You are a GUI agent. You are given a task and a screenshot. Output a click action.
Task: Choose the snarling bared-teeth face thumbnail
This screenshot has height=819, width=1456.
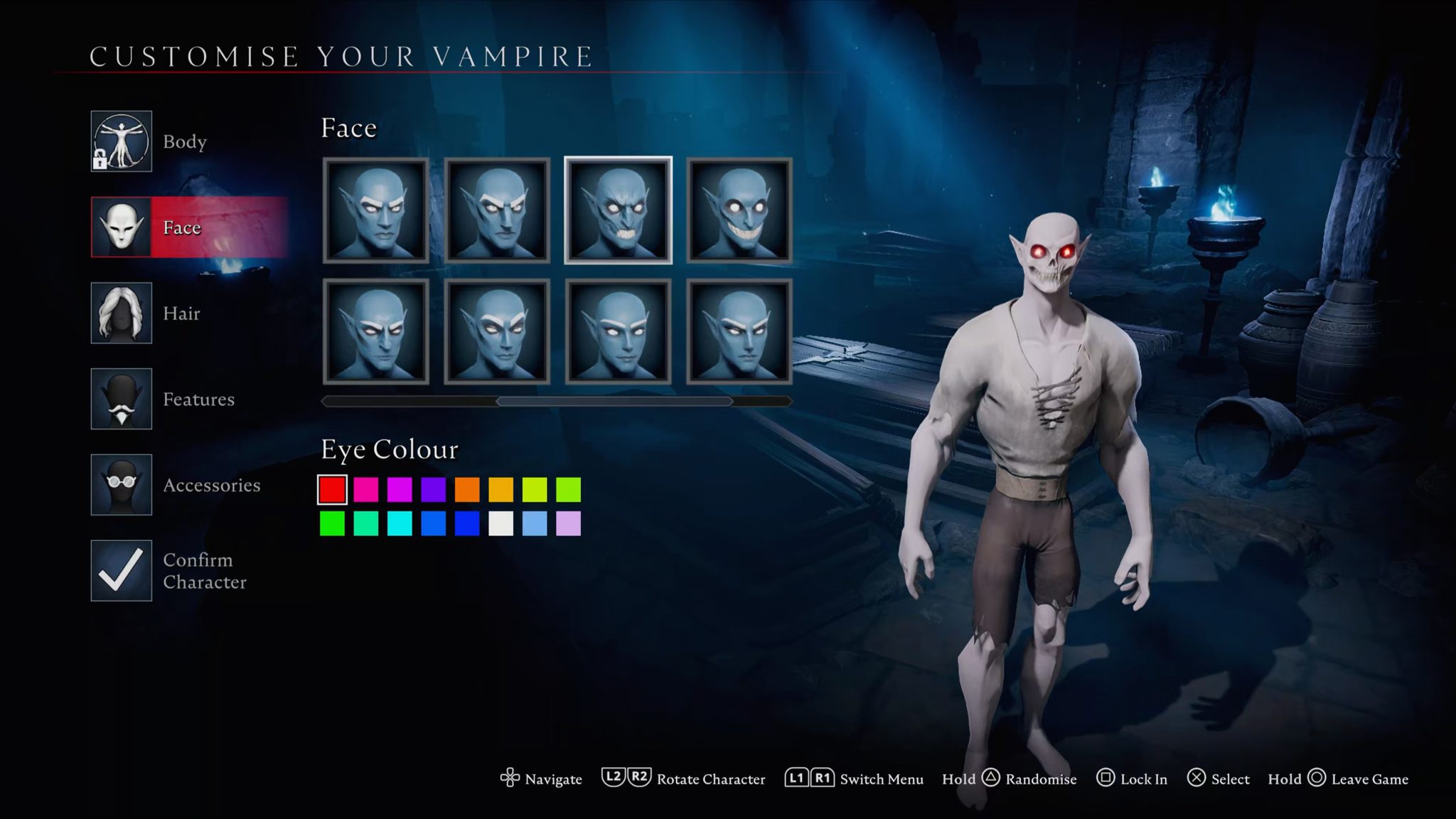click(x=618, y=210)
